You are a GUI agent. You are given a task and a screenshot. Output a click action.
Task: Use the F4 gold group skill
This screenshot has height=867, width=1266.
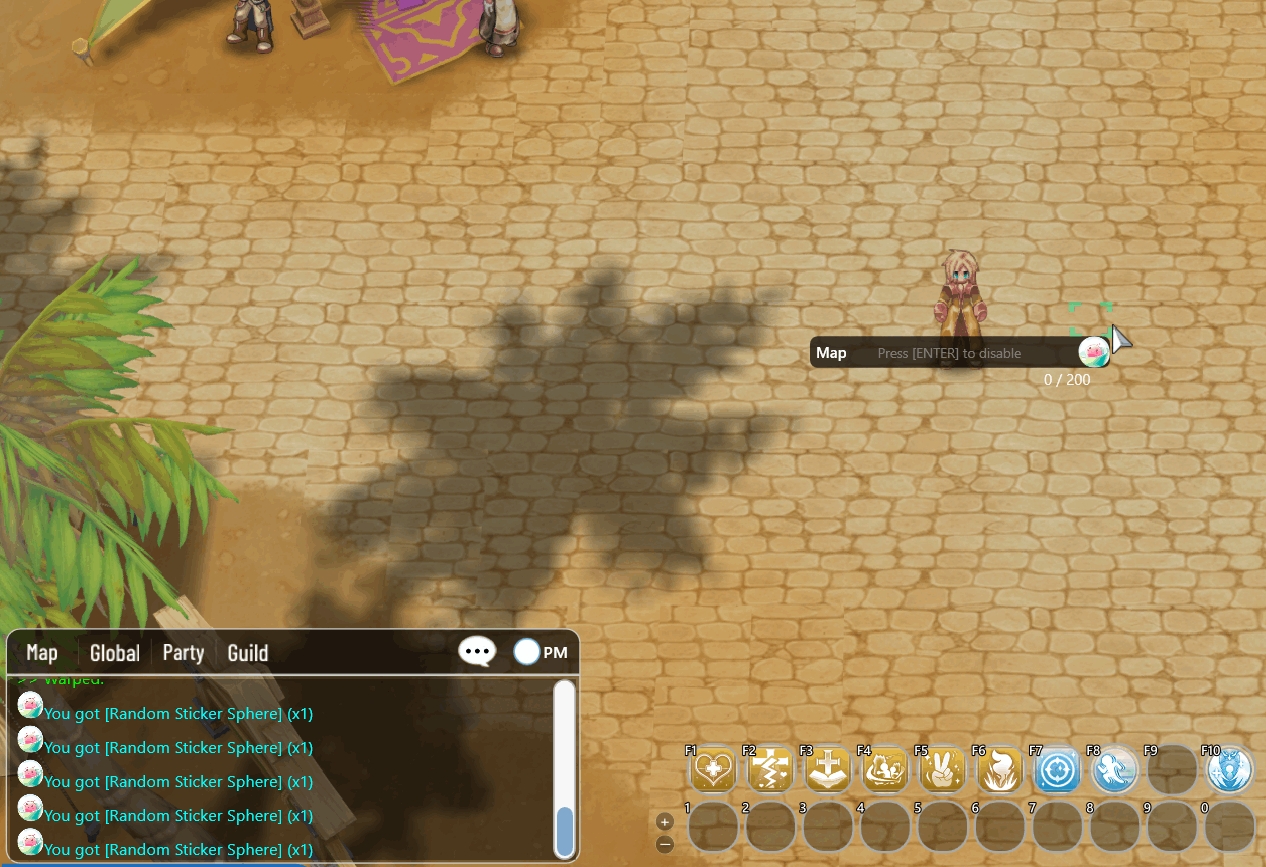click(886, 771)
